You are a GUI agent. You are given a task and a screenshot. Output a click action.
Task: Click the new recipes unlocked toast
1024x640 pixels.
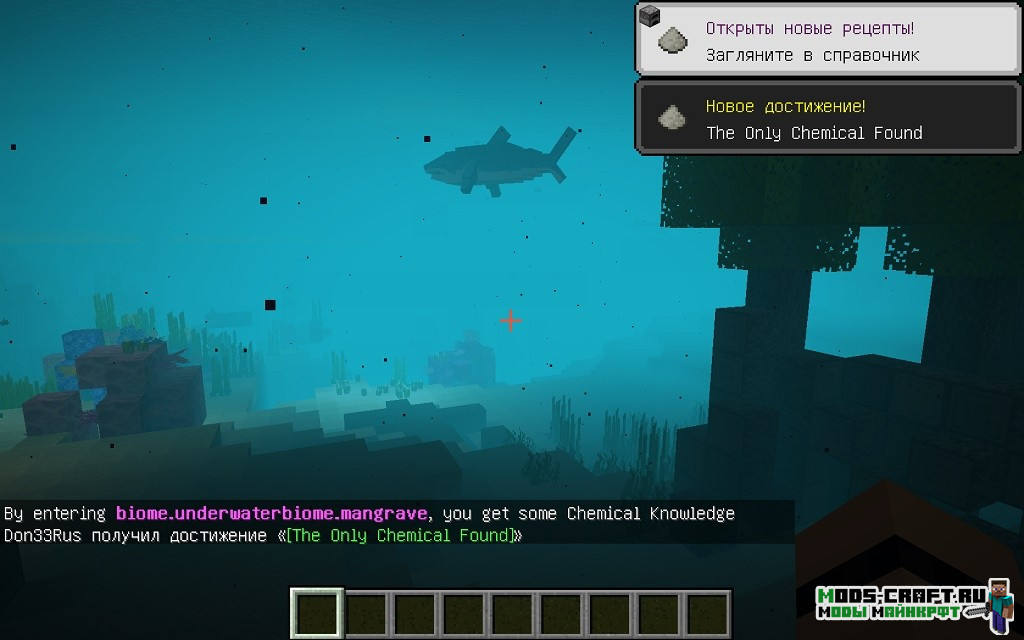point(828,39)
